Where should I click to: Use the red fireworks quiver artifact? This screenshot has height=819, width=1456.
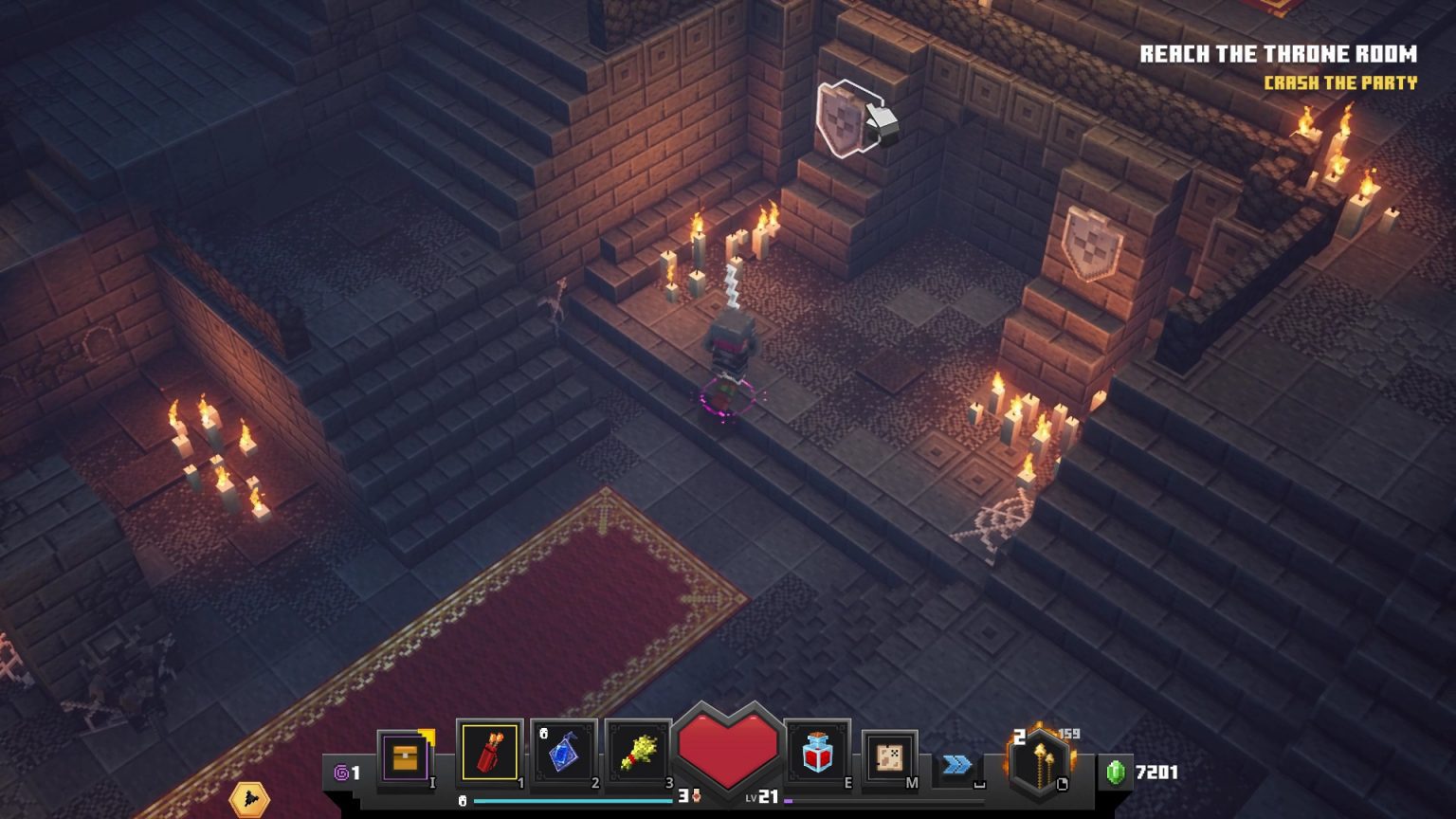tap(489, 754)
